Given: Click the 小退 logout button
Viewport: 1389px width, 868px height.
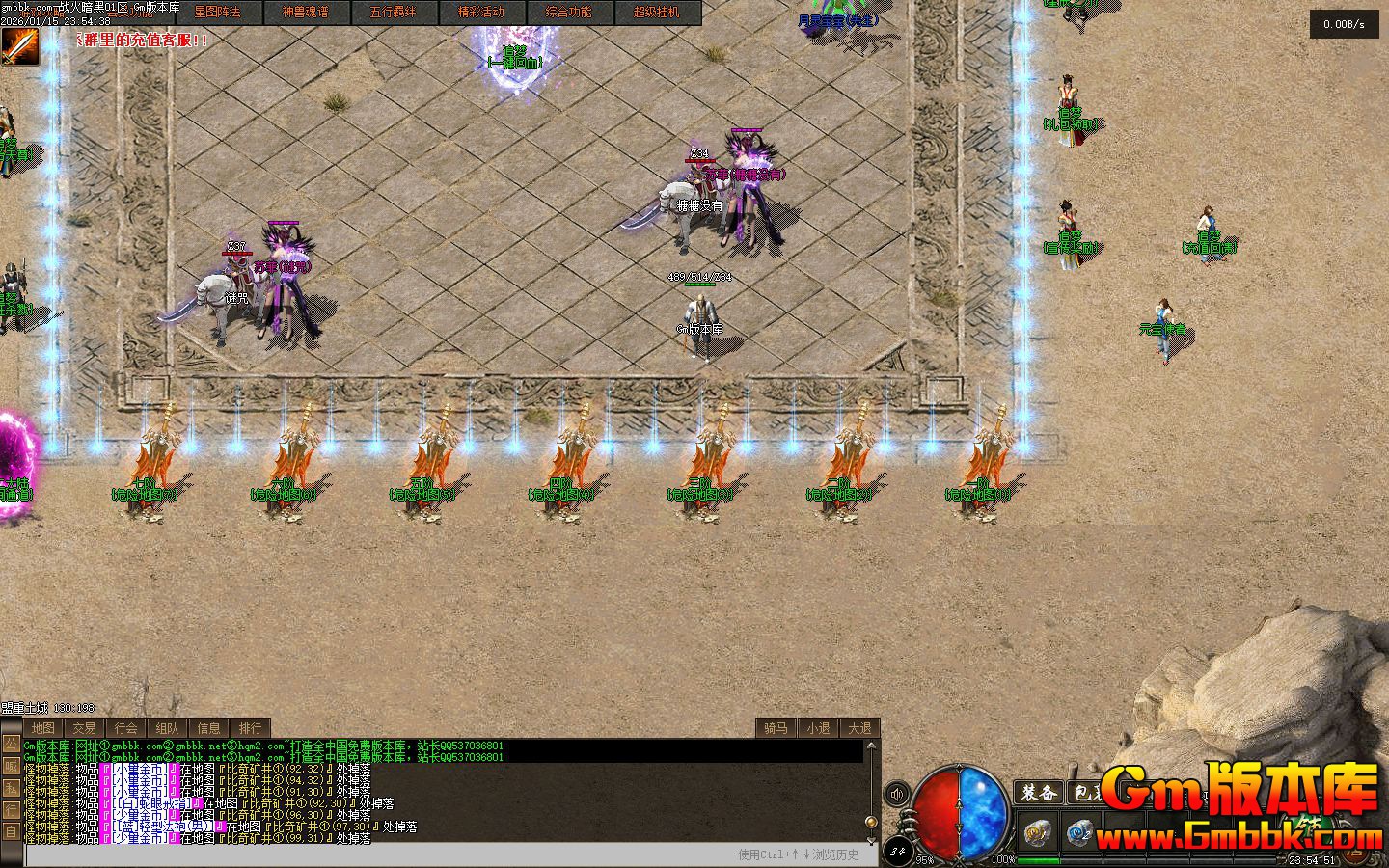Looking at the screenshot, I should pyautogui.click(x=818, y=728).
